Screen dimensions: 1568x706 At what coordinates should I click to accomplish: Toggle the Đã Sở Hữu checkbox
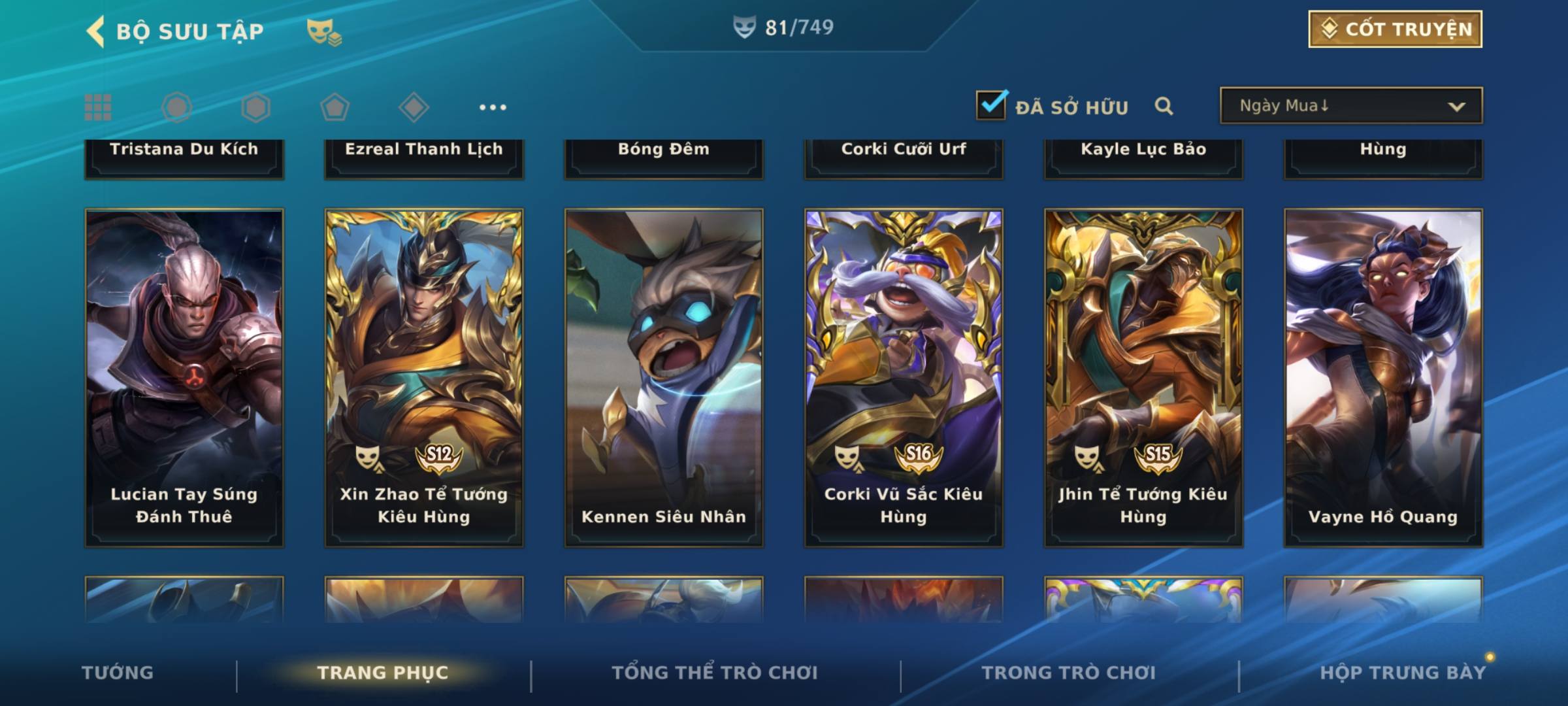pos(991,105)
